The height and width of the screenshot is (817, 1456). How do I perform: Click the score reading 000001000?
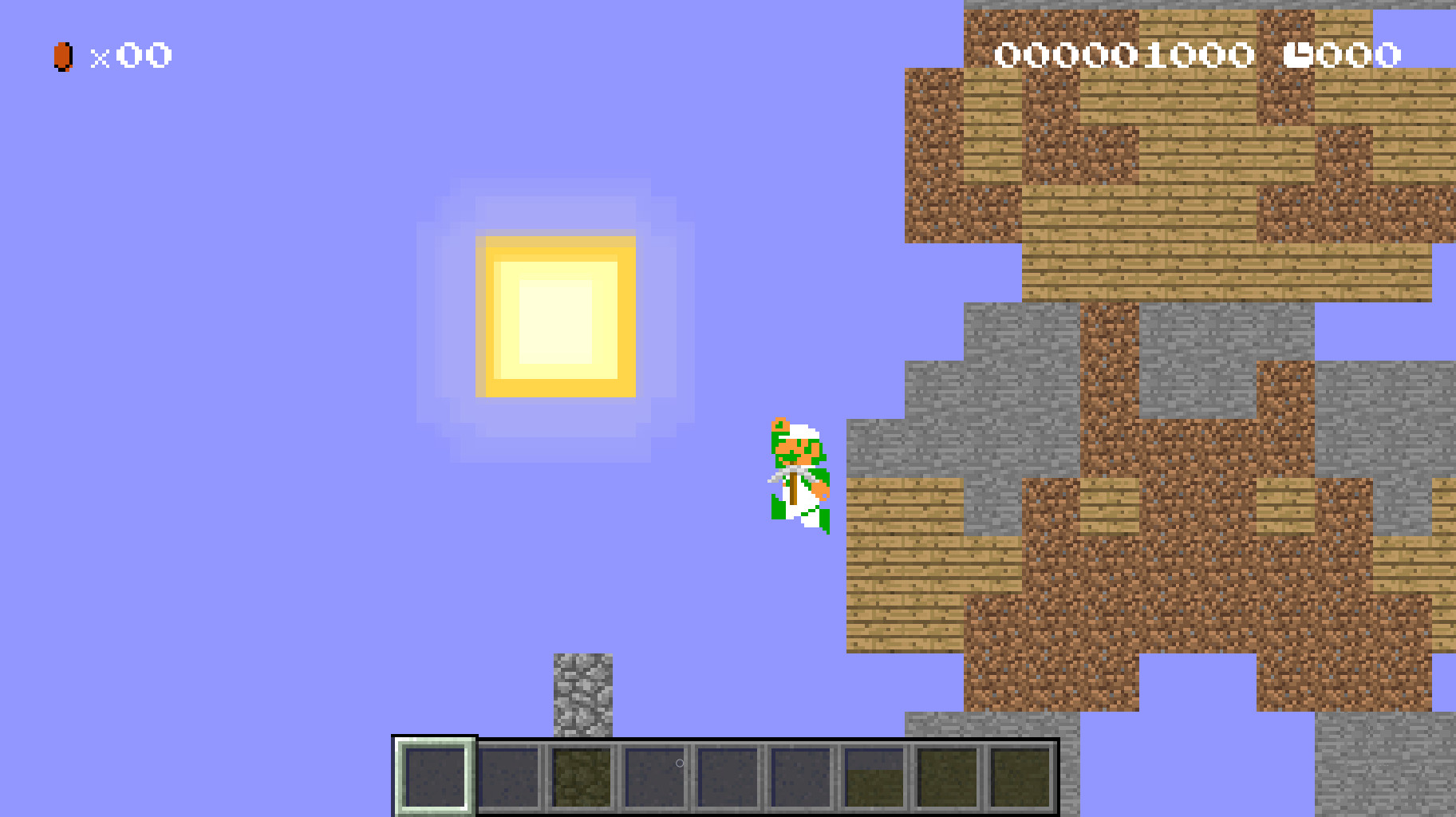1125,53
